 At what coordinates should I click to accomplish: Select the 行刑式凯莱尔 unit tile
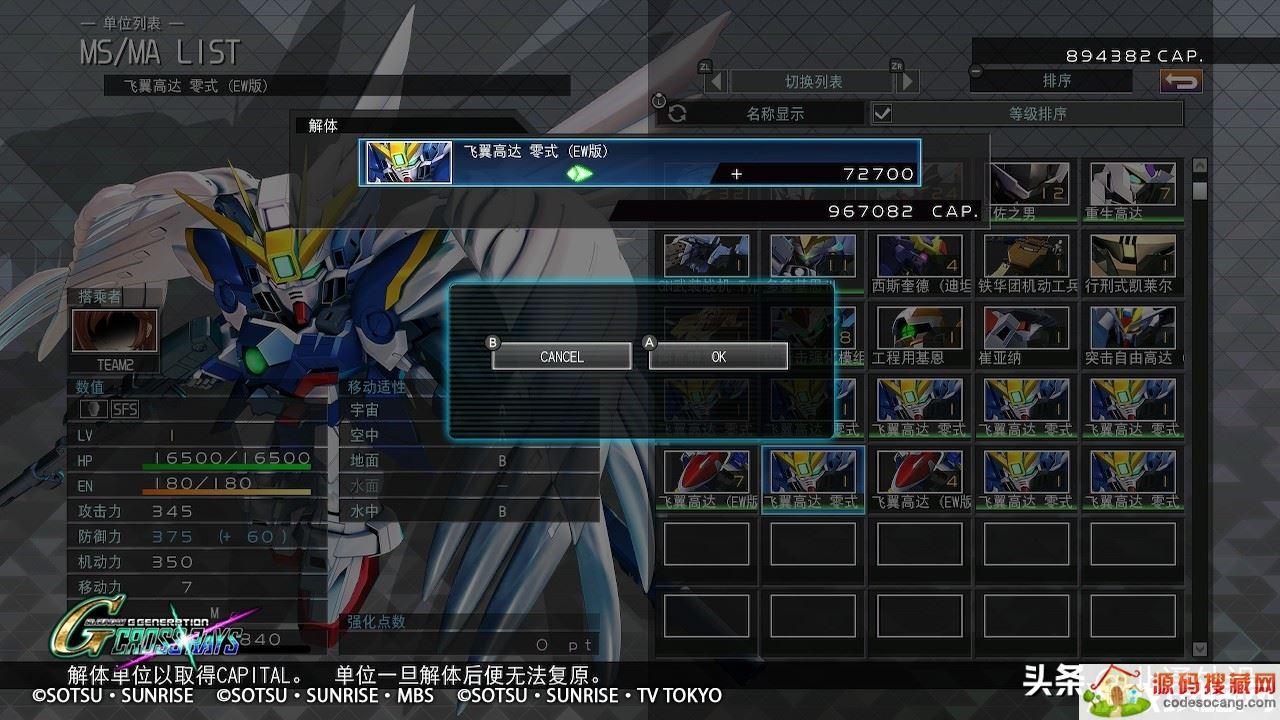[x=1133, y=262]
